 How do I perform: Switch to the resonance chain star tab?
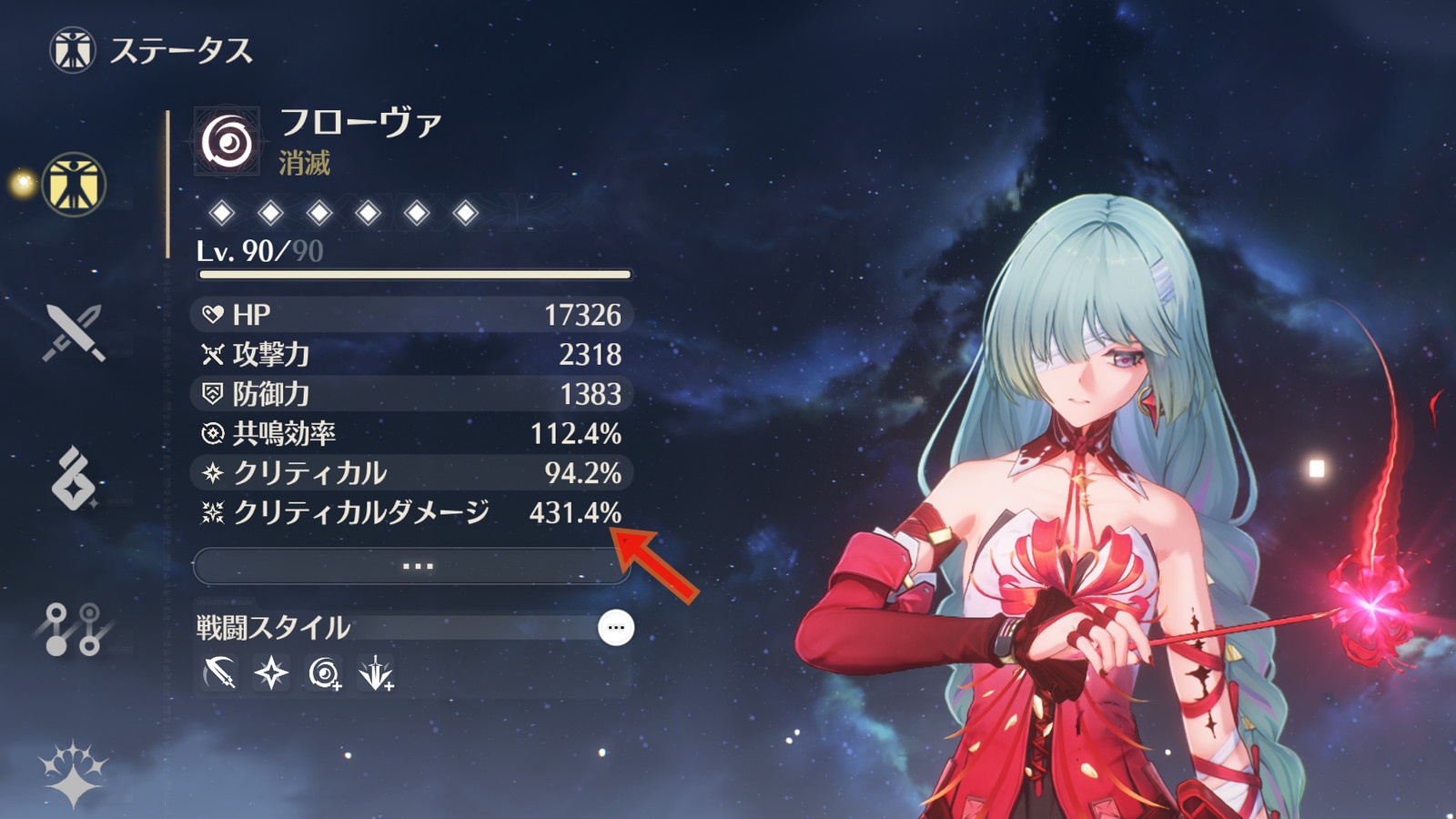tap(74, 773)
